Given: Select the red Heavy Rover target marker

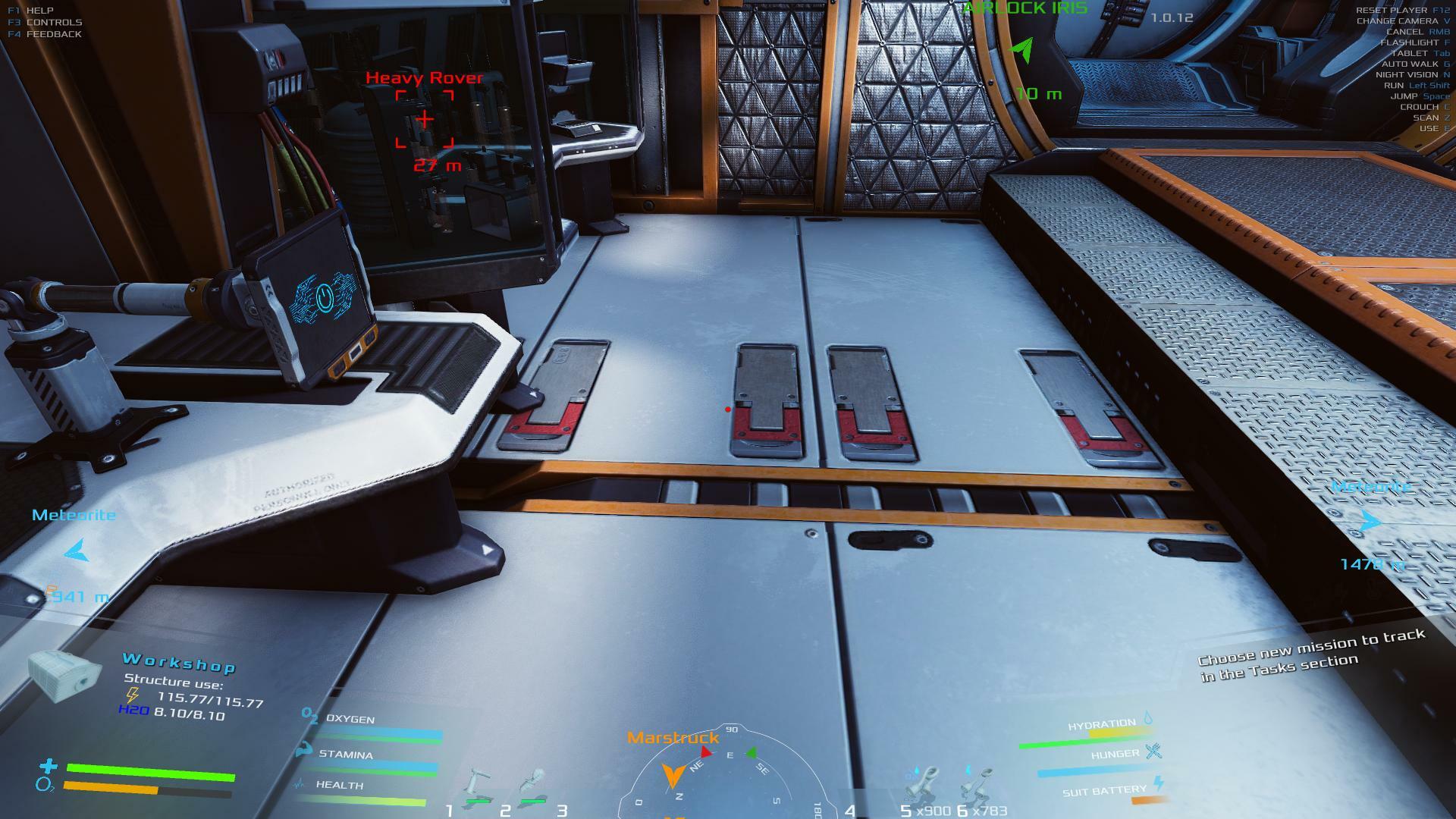Looking at the screenshot, I should (x=425, y=119).
